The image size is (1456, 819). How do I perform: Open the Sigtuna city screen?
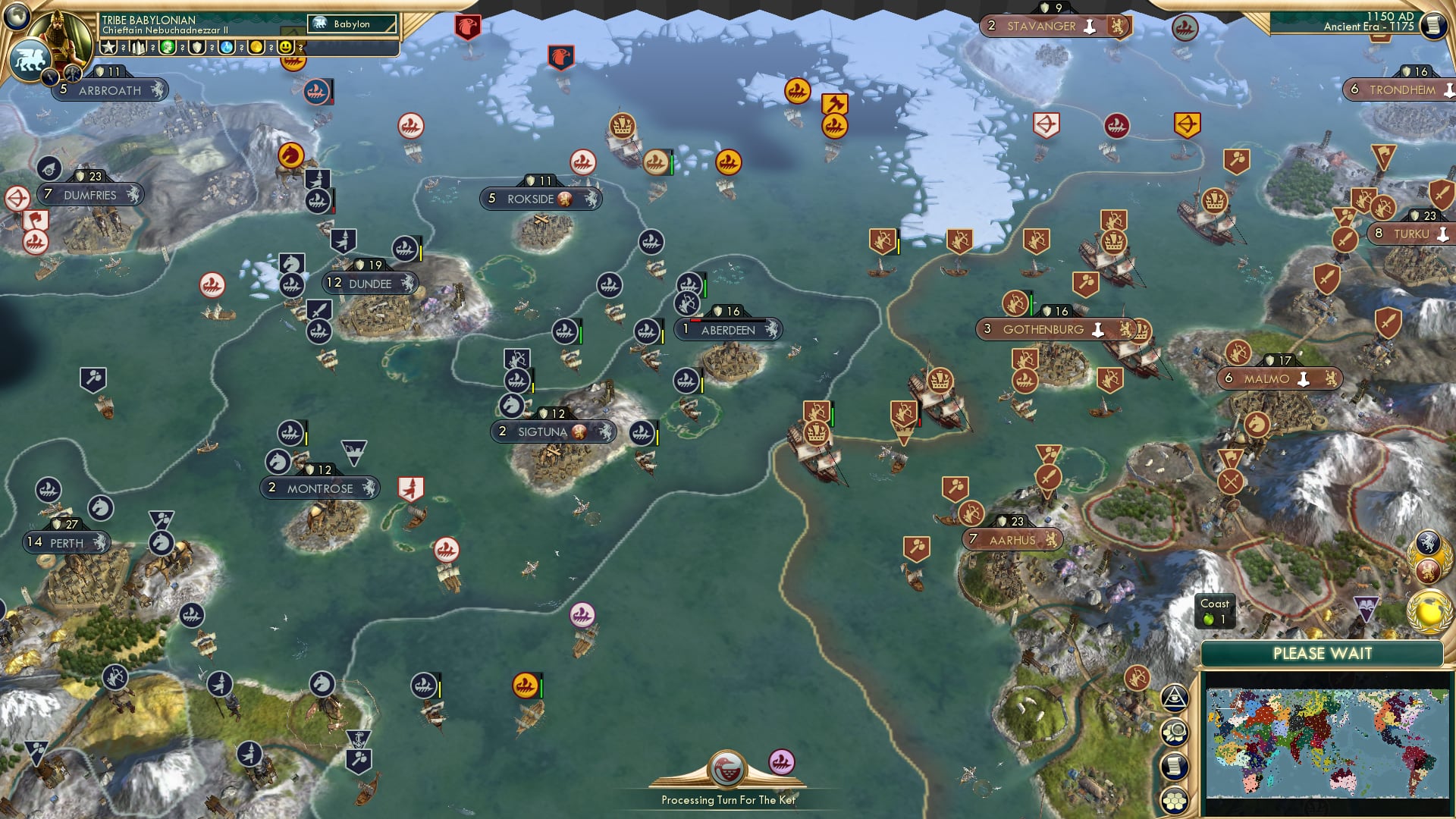[554, 431]
